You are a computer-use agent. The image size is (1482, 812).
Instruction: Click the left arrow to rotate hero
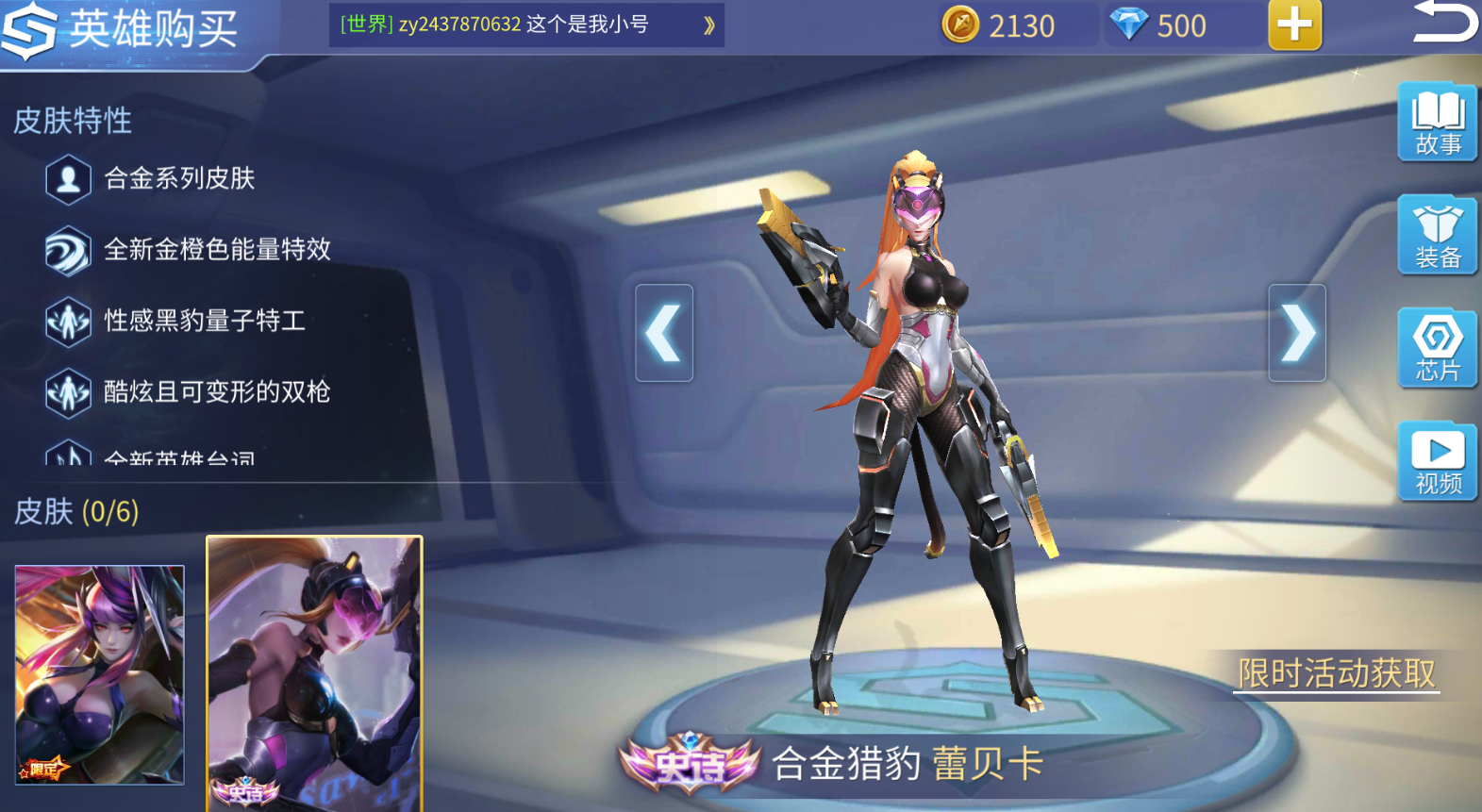(663, 333)
